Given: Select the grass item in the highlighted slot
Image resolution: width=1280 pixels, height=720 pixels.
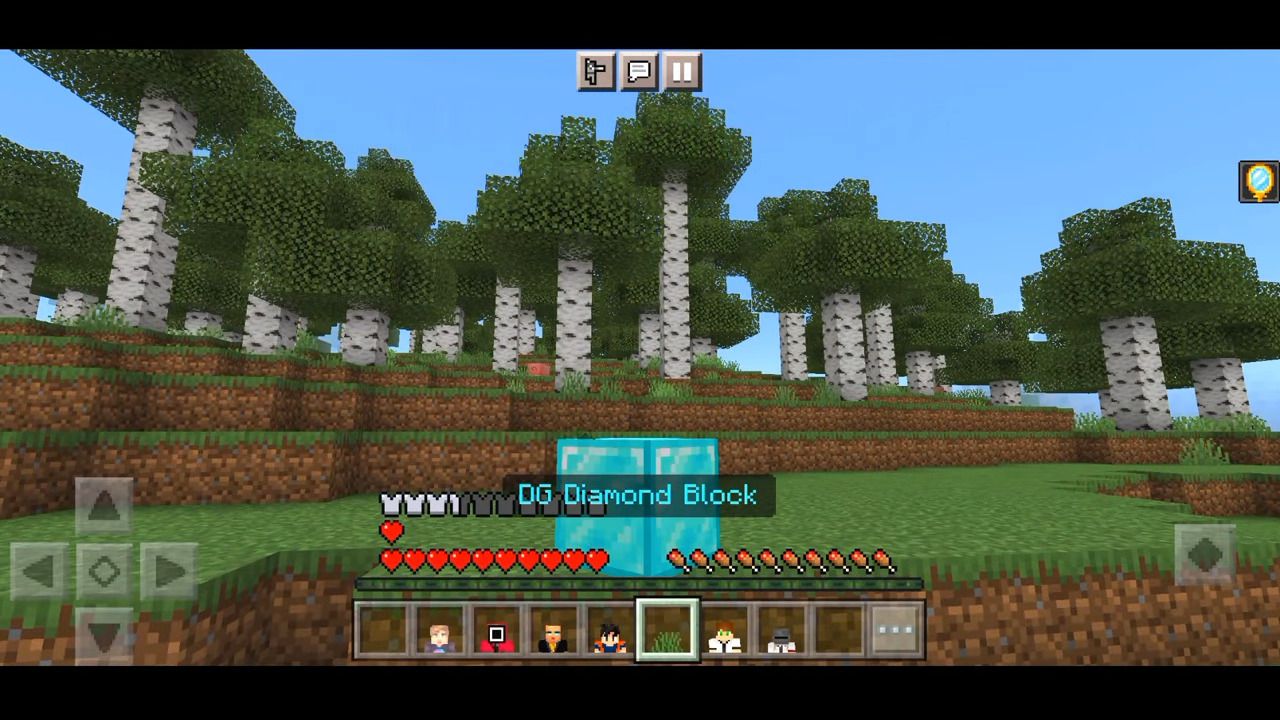Looking at the screenshot, I should [x=668, y=628].
